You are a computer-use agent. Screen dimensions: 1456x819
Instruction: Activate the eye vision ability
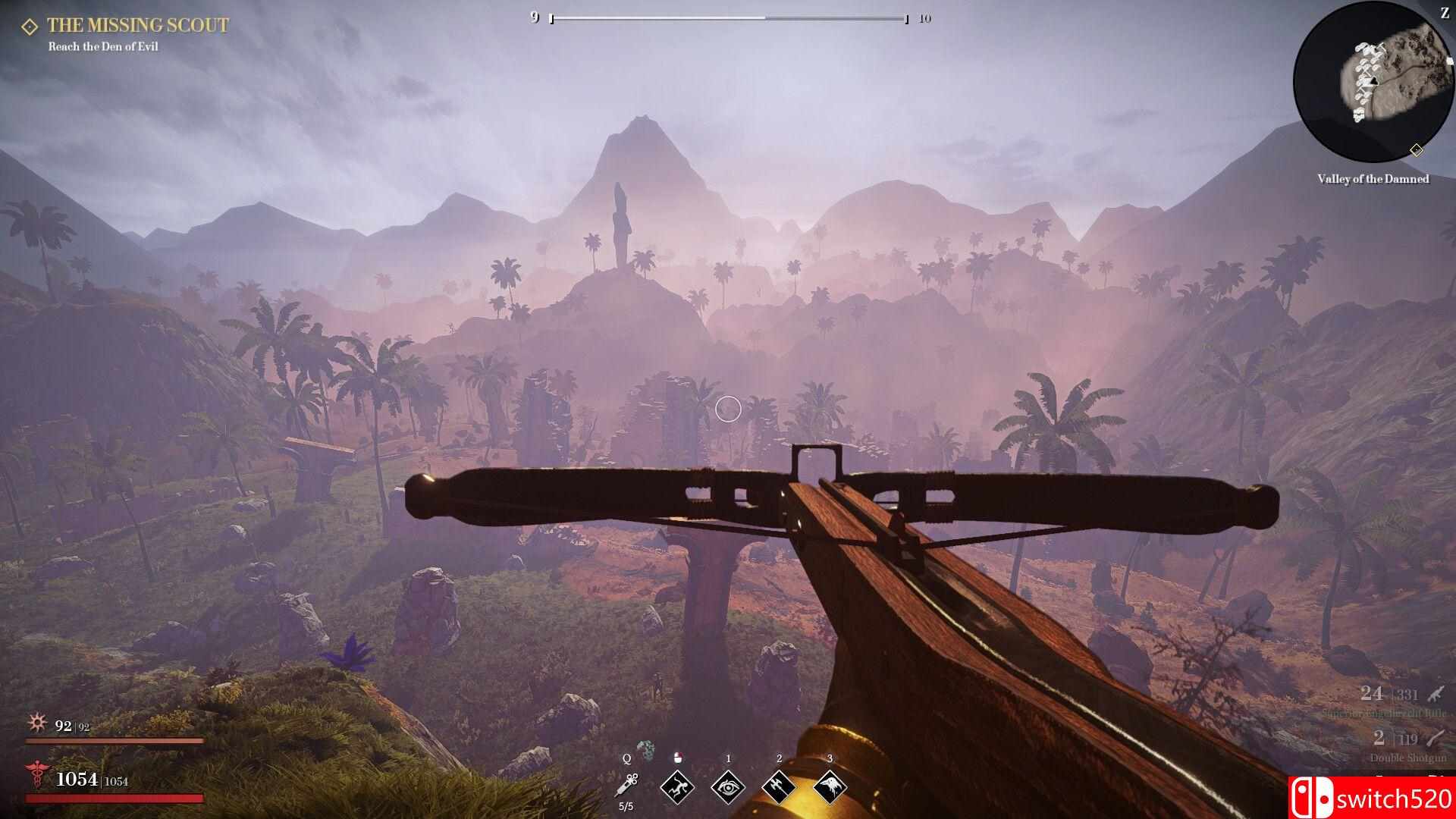click(728, 787)
